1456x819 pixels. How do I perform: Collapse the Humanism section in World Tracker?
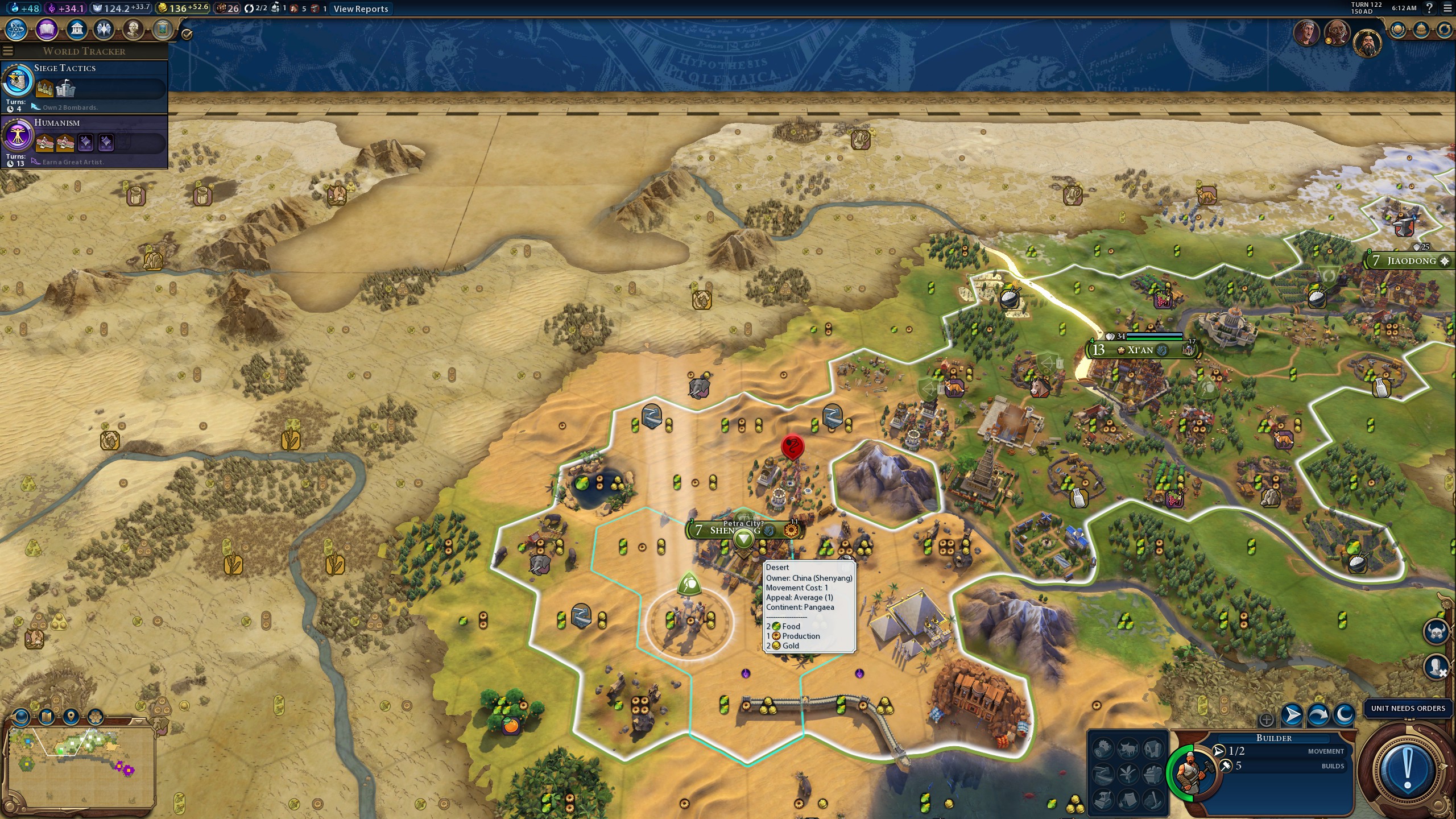pyautogui.click(x=58, y=122)
